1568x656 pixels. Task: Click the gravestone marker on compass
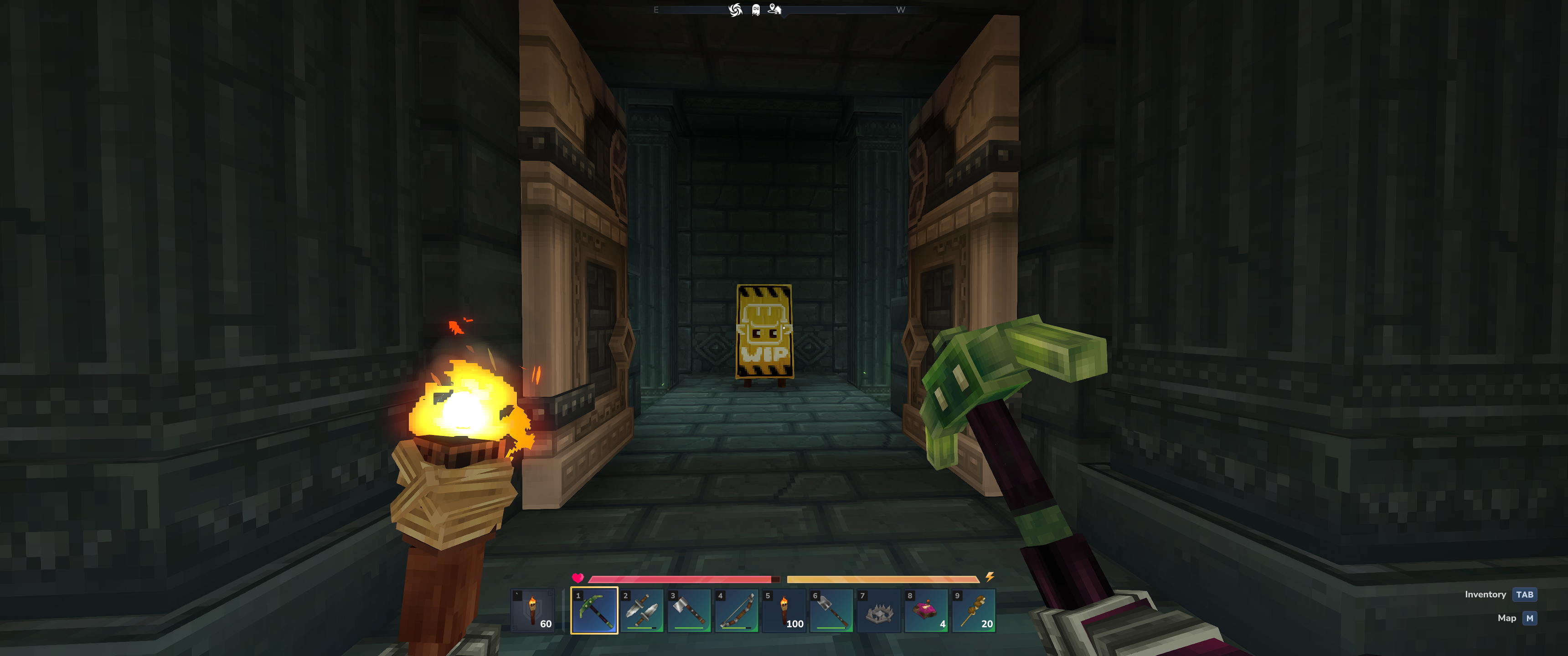pos(755,10)
